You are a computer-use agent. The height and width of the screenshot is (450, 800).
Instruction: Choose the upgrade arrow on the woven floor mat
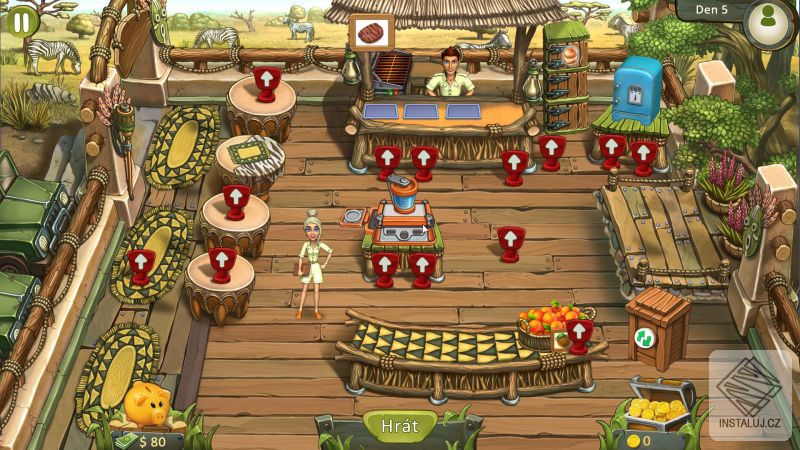pyautogui.click(x=140, y=265)
